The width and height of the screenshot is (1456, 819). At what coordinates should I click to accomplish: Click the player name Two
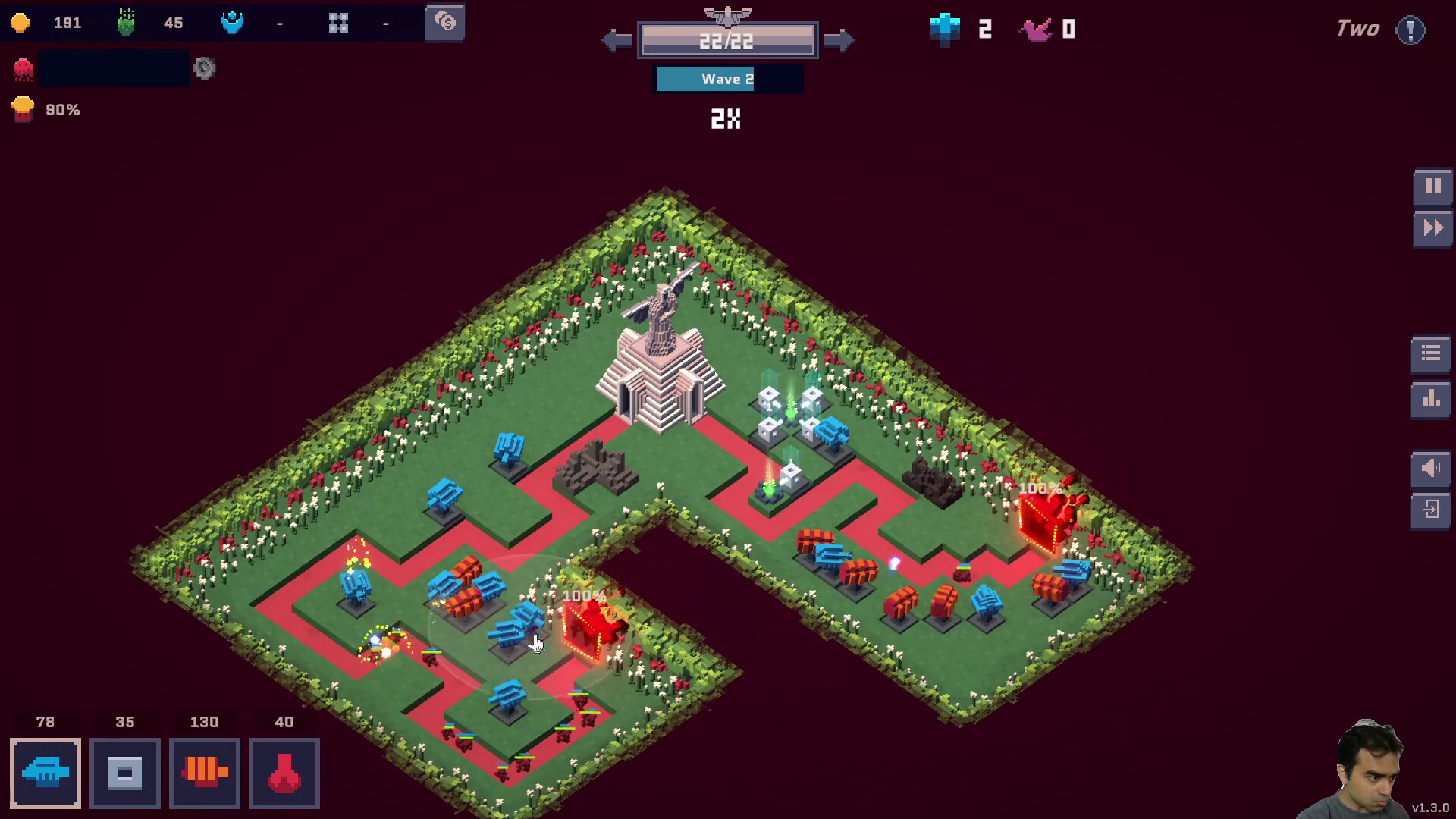click(1357, 29)
